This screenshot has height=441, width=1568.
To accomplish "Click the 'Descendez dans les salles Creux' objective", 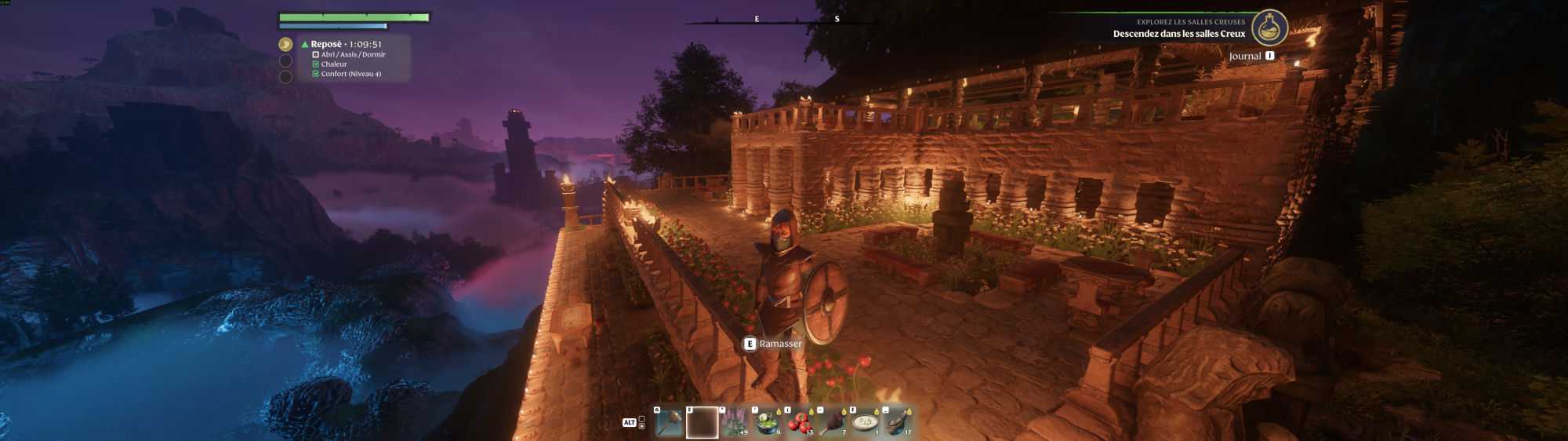I will (1178, 34).
